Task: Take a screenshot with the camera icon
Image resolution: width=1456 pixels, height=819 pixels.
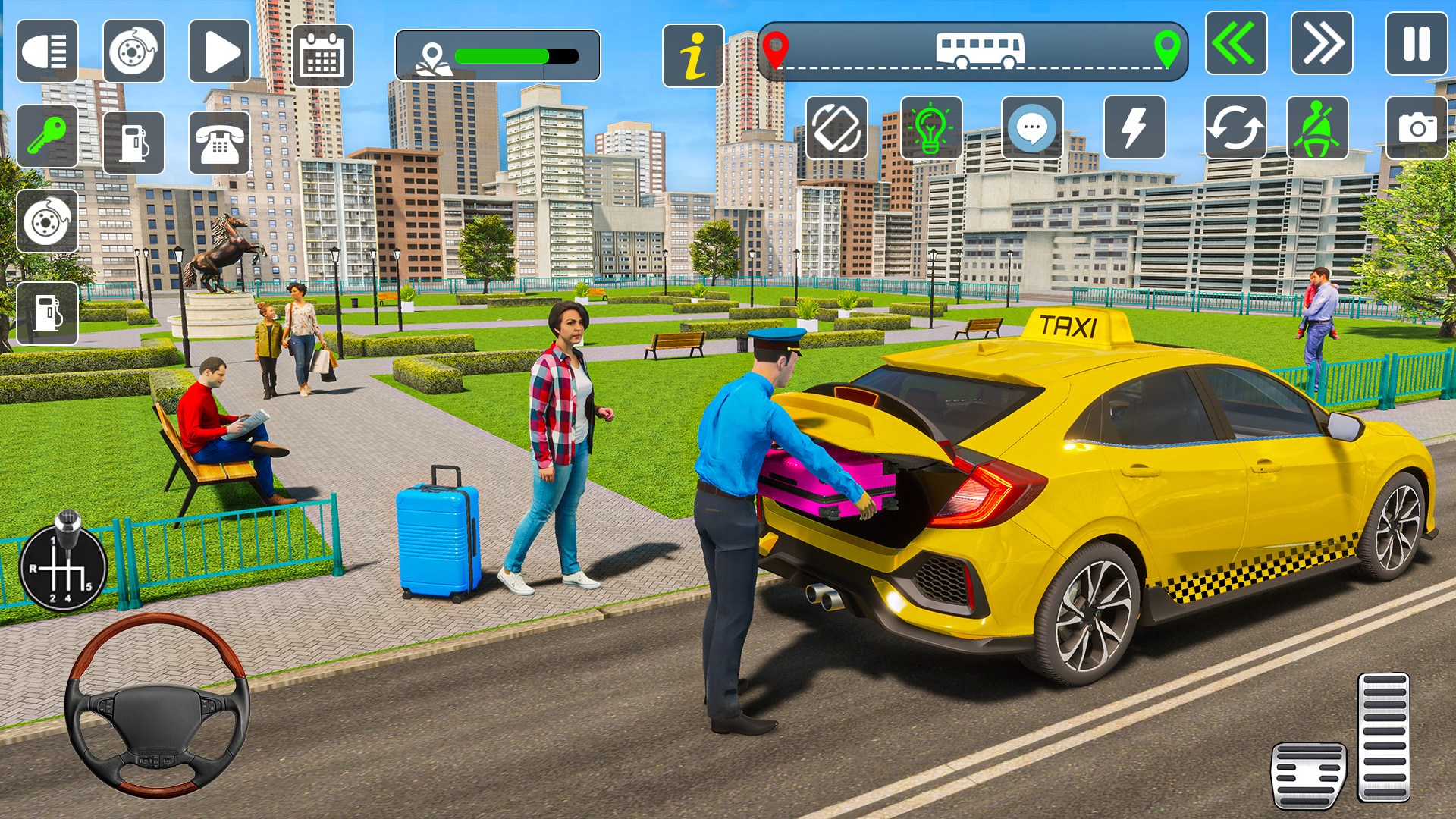Action: click(1417, 127)
